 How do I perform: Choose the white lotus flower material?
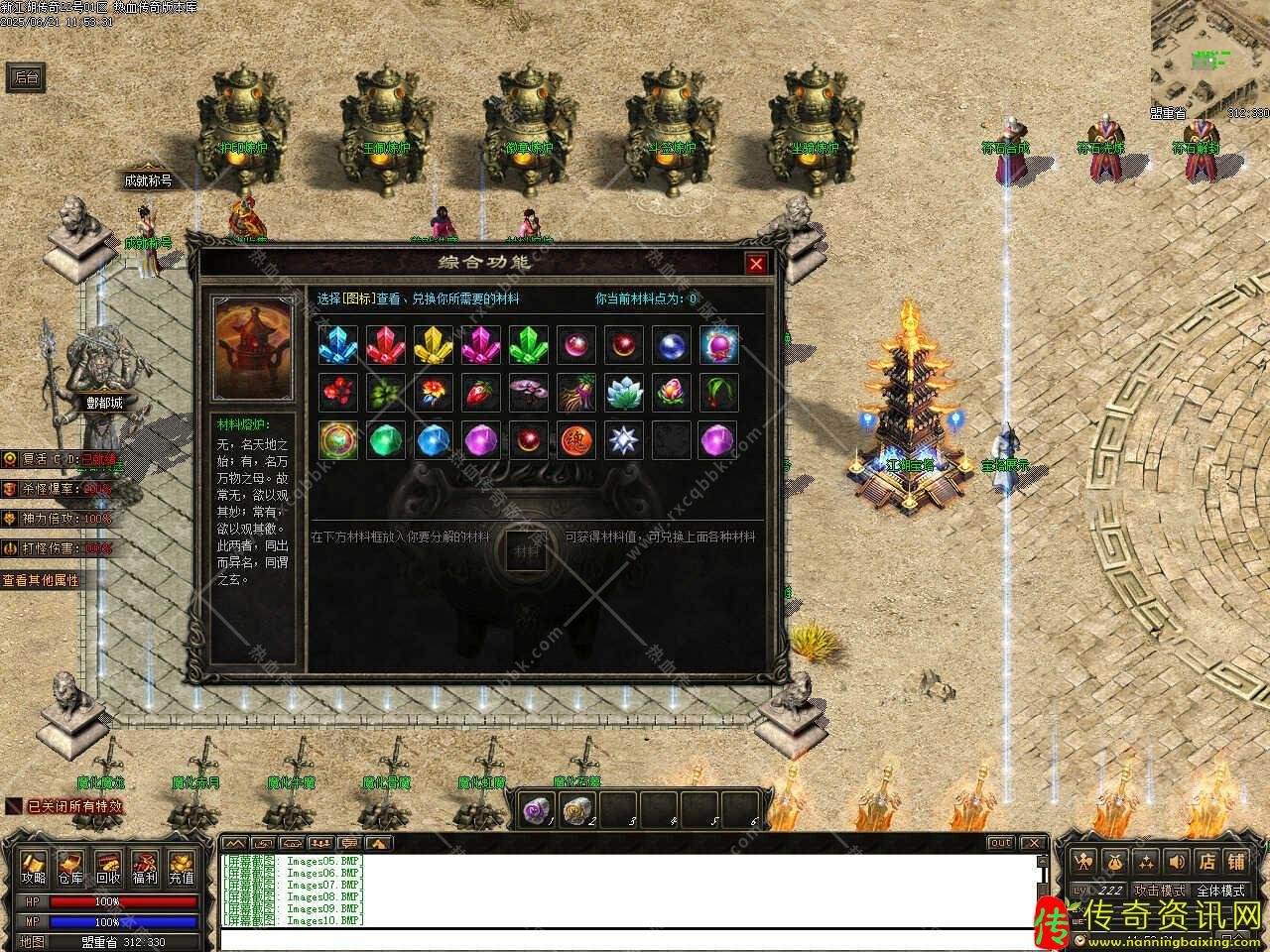tap(623, 393)
